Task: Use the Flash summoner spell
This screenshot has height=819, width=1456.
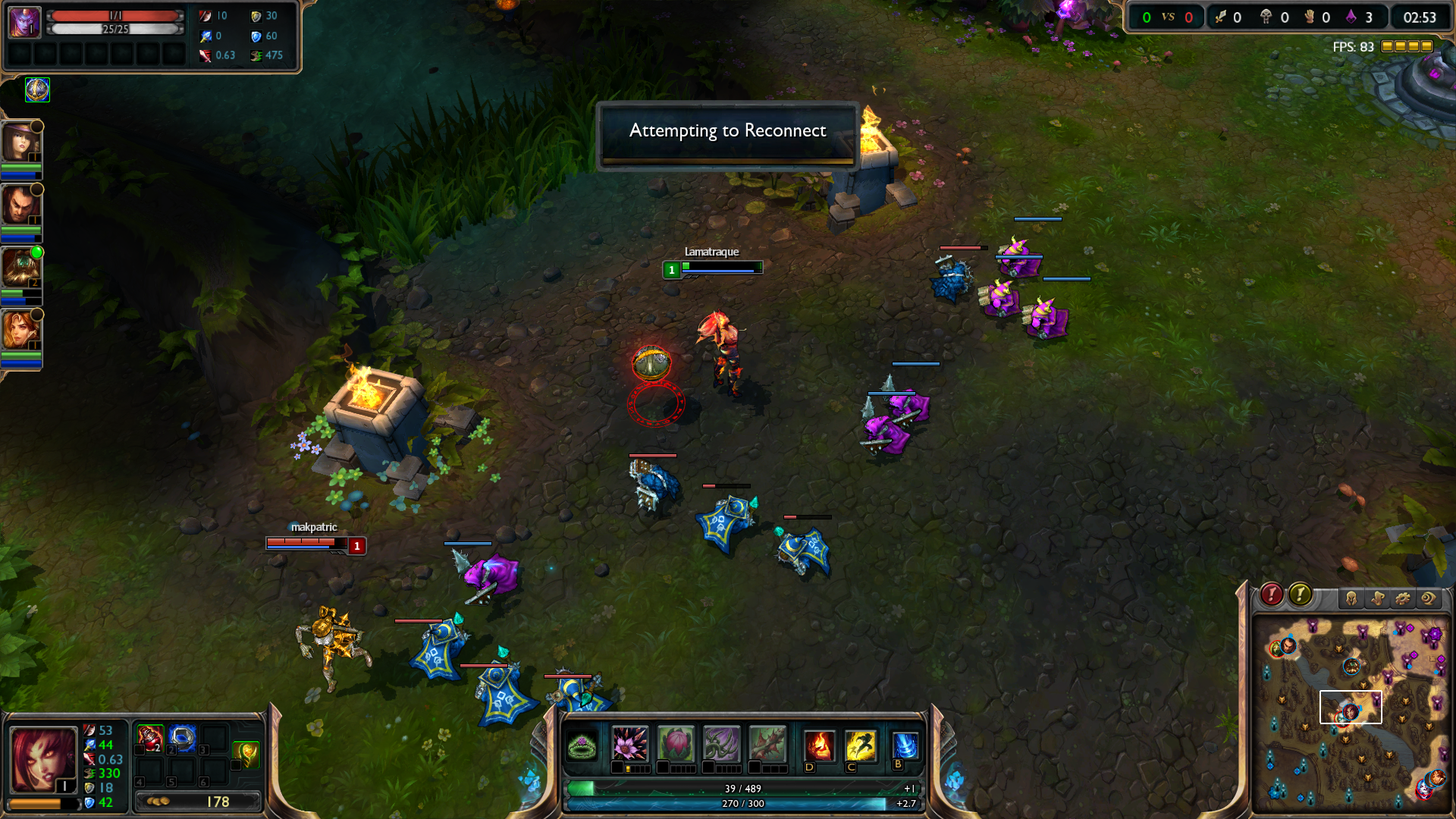Action: tap(861, 745)
